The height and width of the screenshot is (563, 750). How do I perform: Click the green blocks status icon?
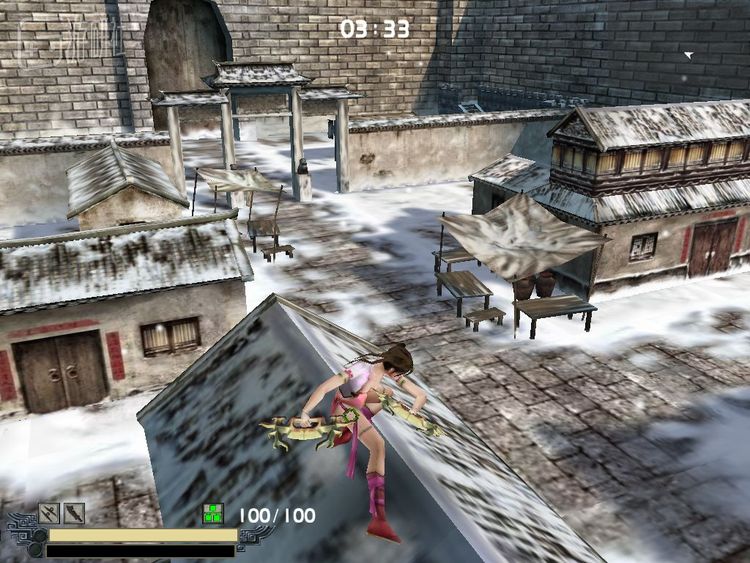click(212, 514)
